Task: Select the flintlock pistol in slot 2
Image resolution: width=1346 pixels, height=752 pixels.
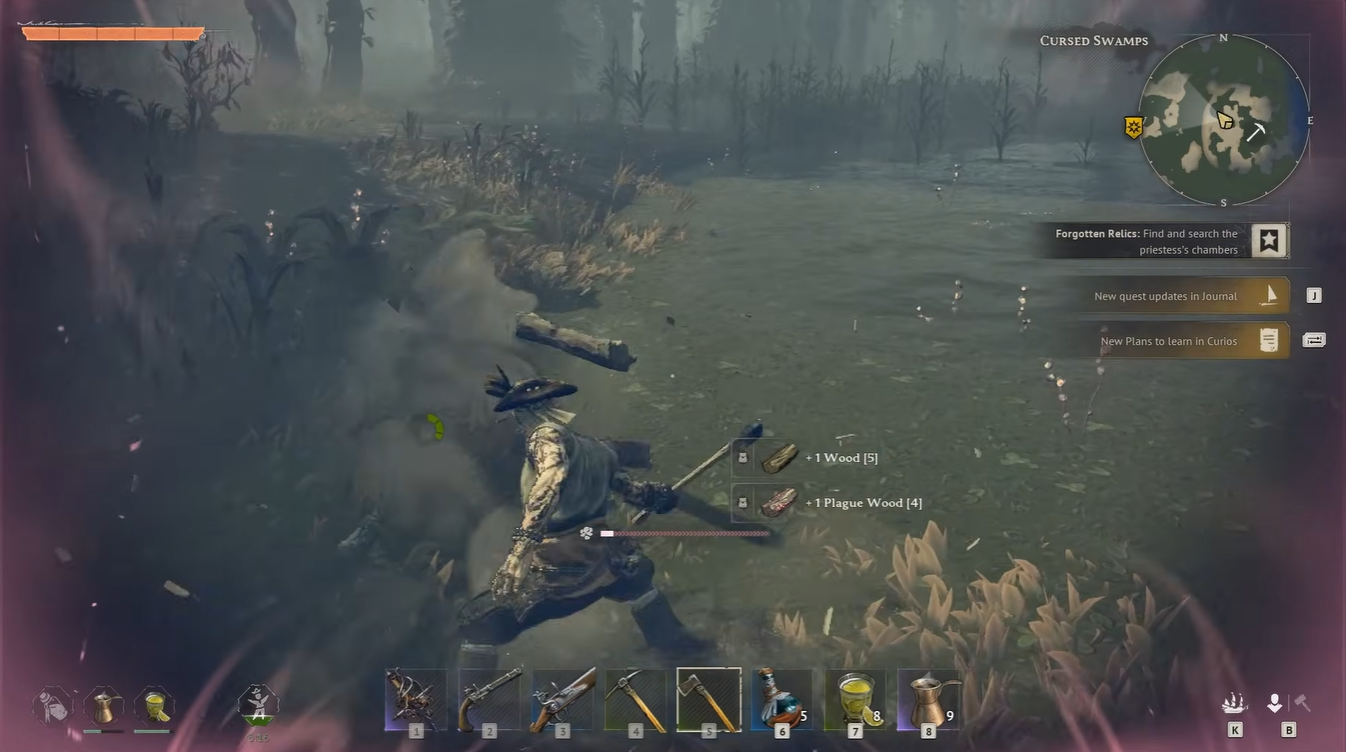Action: (x=489, y=697)
